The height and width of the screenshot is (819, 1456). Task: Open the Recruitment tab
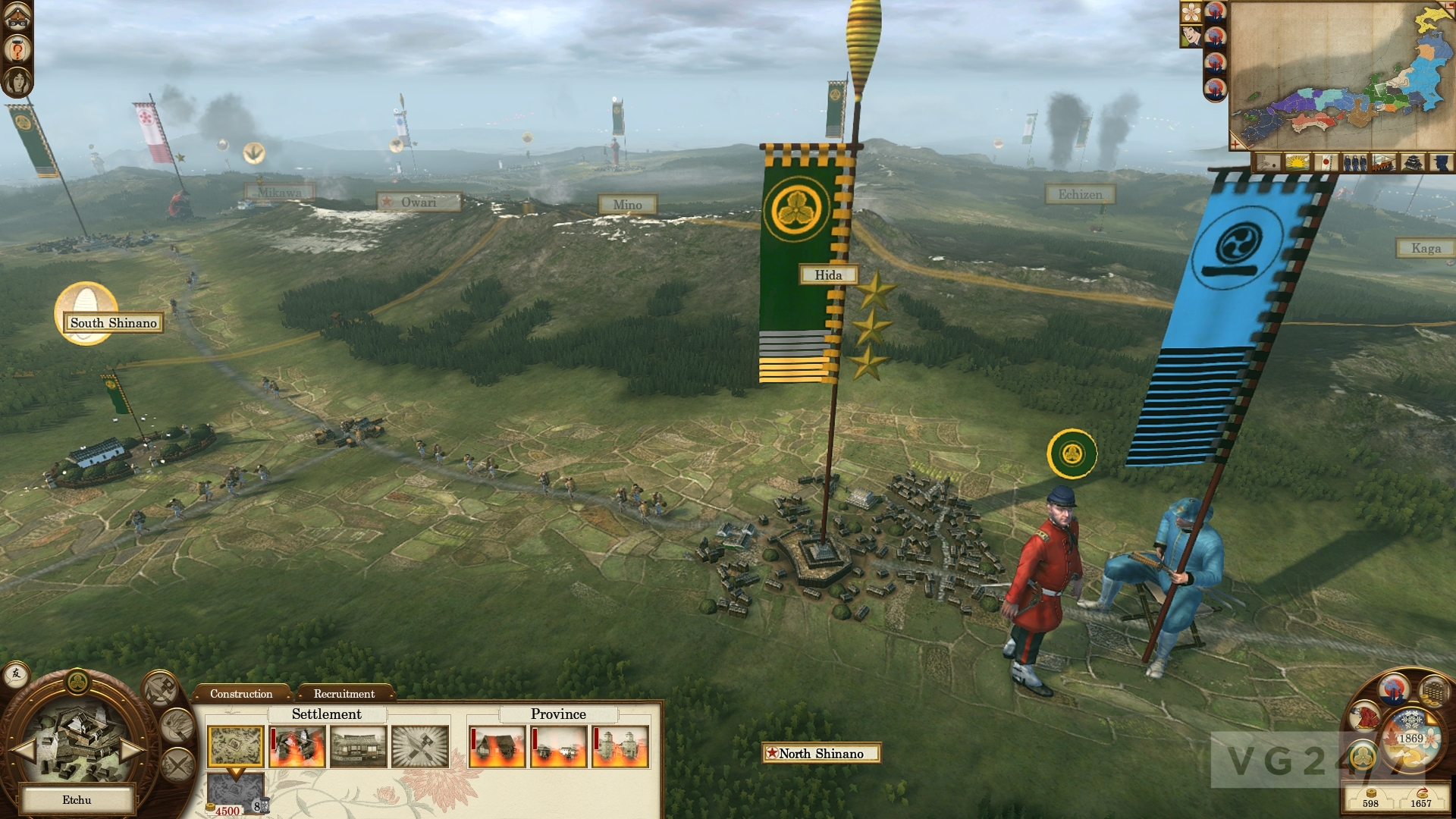pos(344,694)
